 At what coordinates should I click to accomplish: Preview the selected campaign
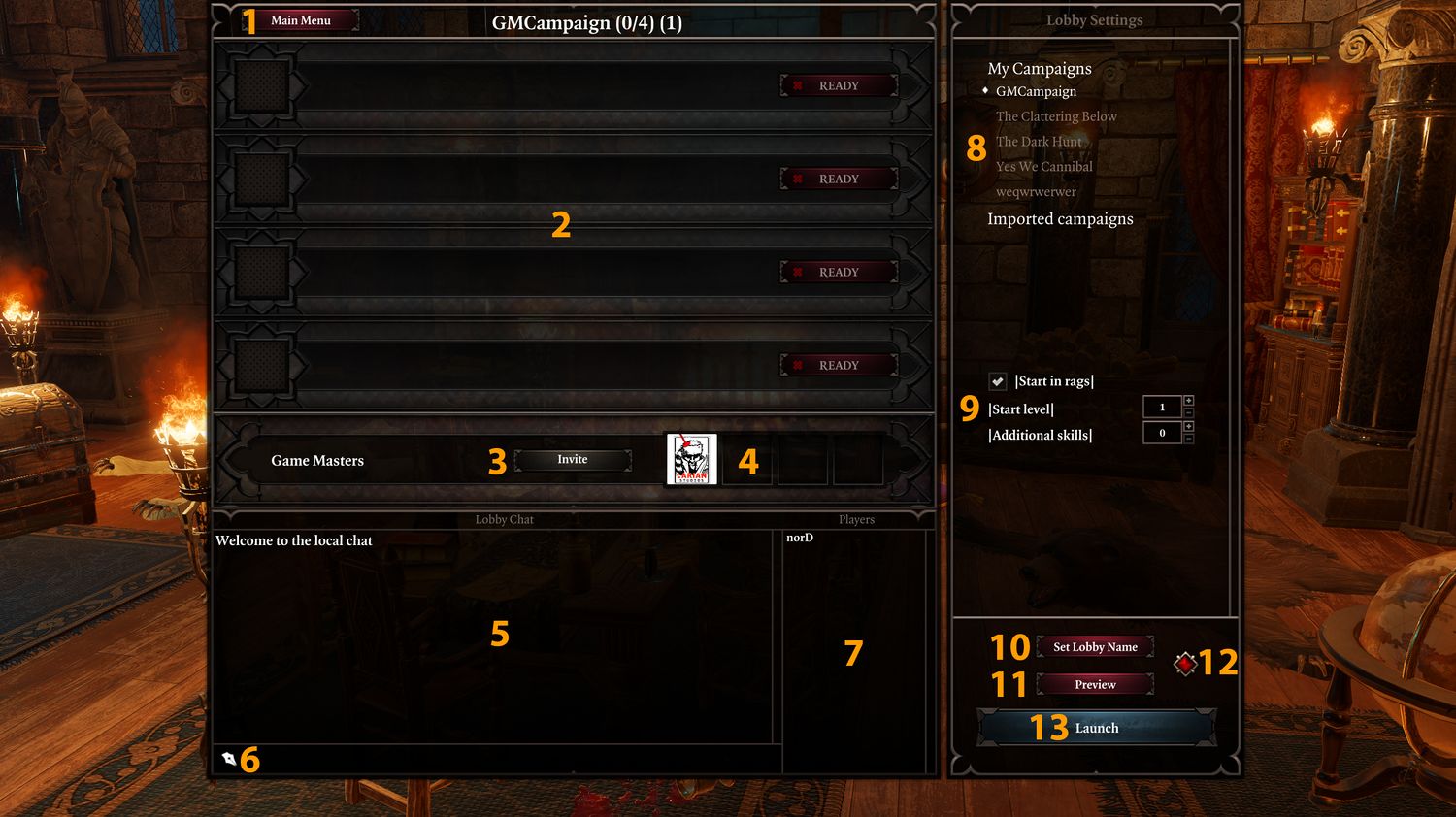click(x=1095, y=685)
